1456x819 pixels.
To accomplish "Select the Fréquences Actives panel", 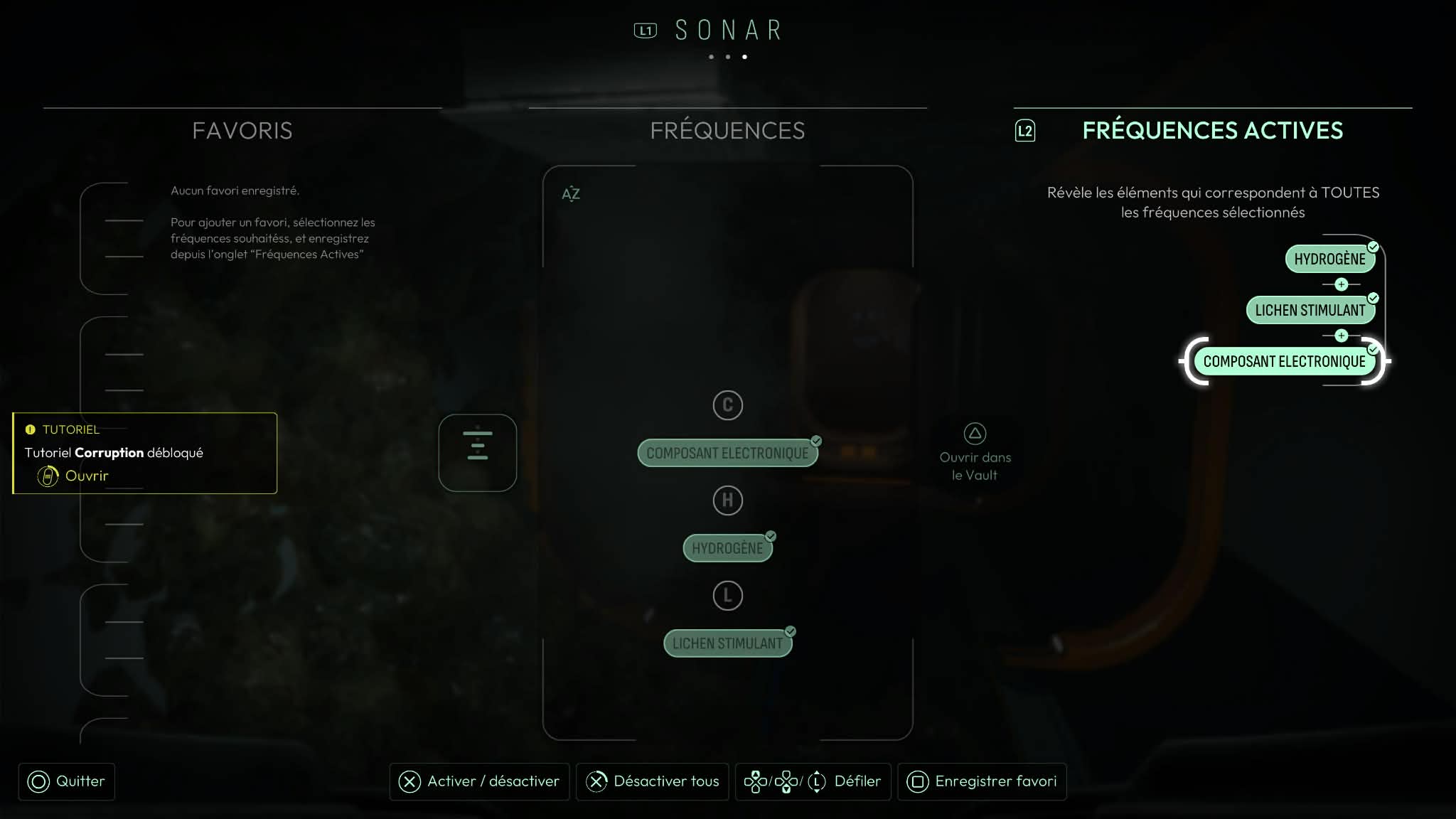I will (1212, 131).
